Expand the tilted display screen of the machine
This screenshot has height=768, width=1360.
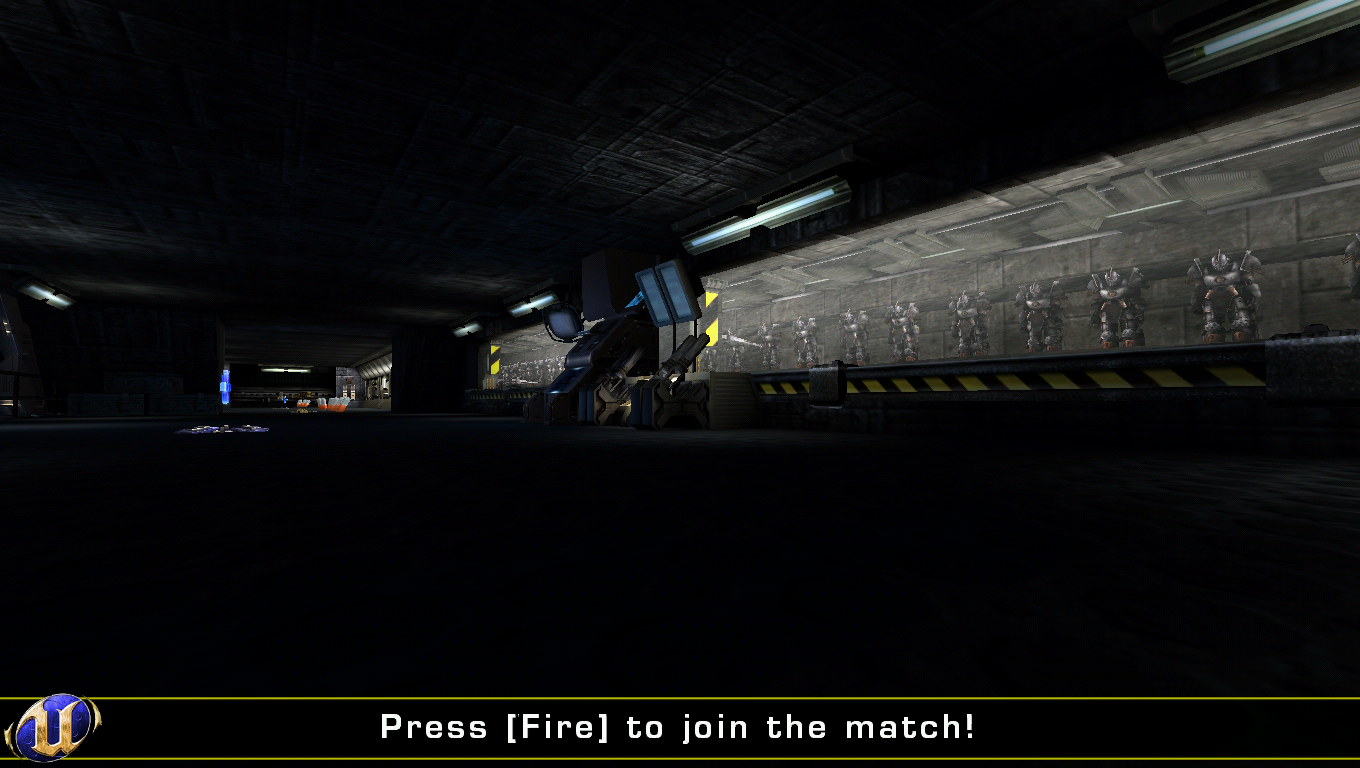(561, 325)
